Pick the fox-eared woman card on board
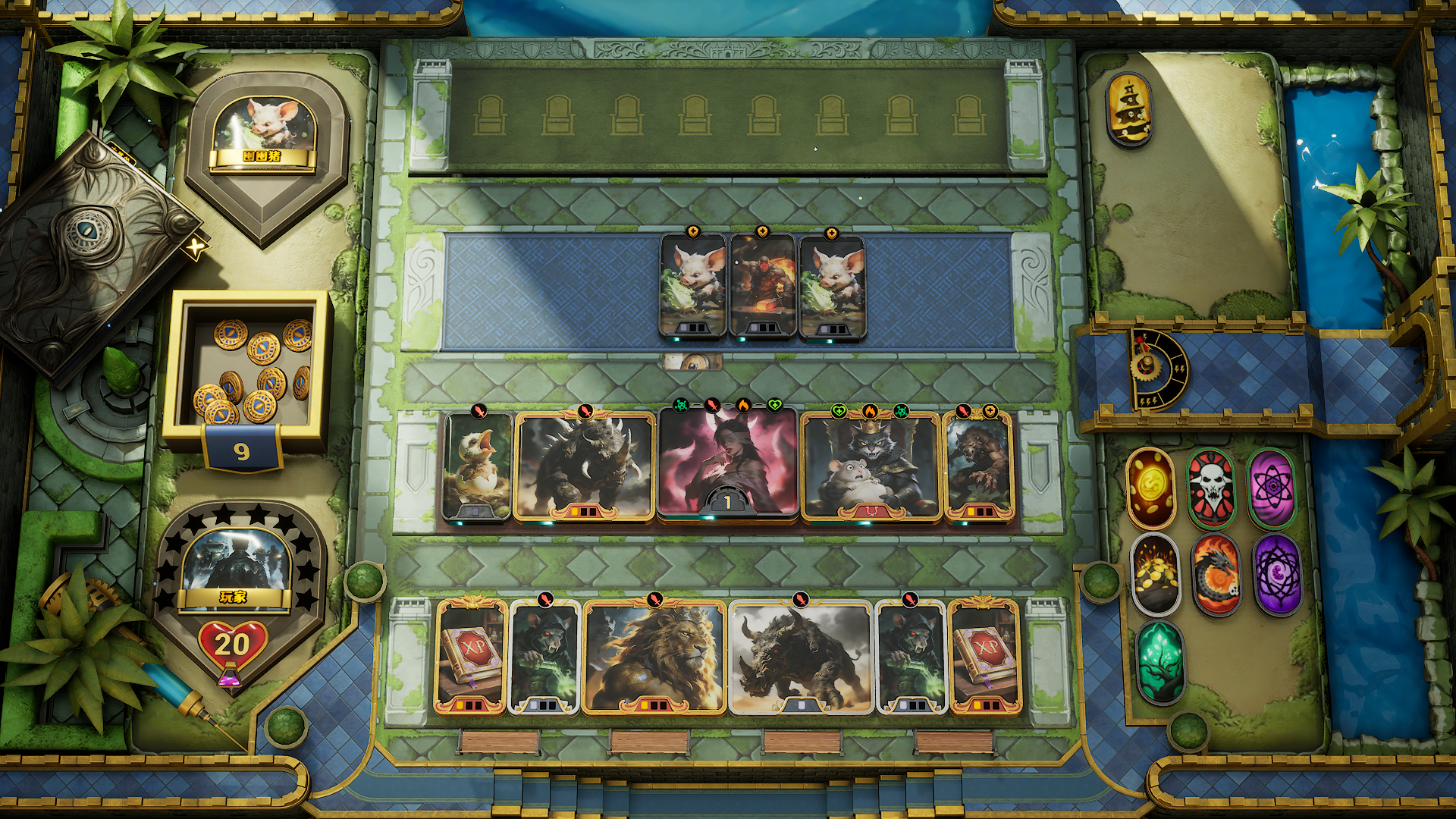This screenshot has height=819, width=1456. (x=727, y=463)
